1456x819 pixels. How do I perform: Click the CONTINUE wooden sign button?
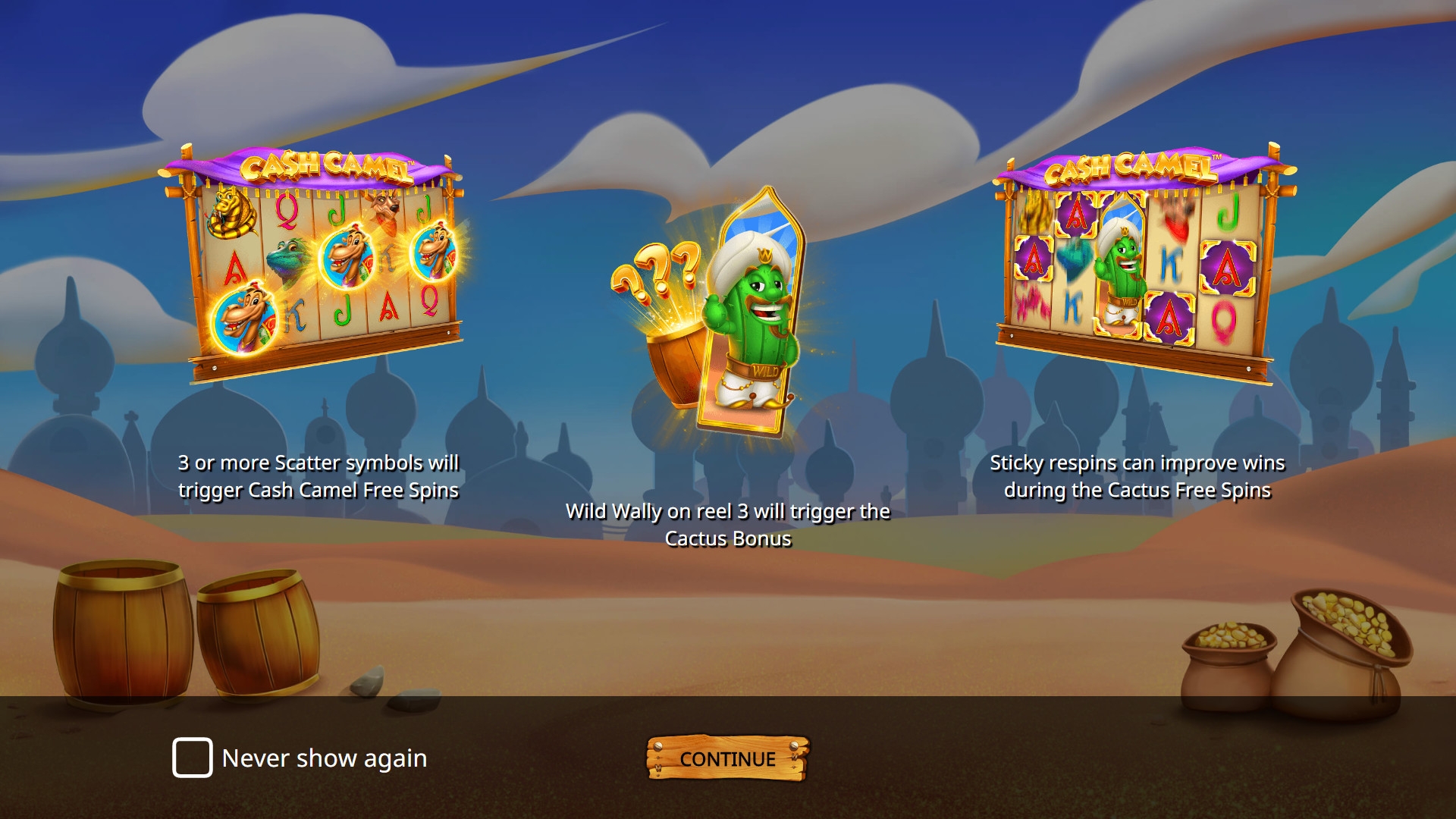pyautogui.click(x=727, y=758)
